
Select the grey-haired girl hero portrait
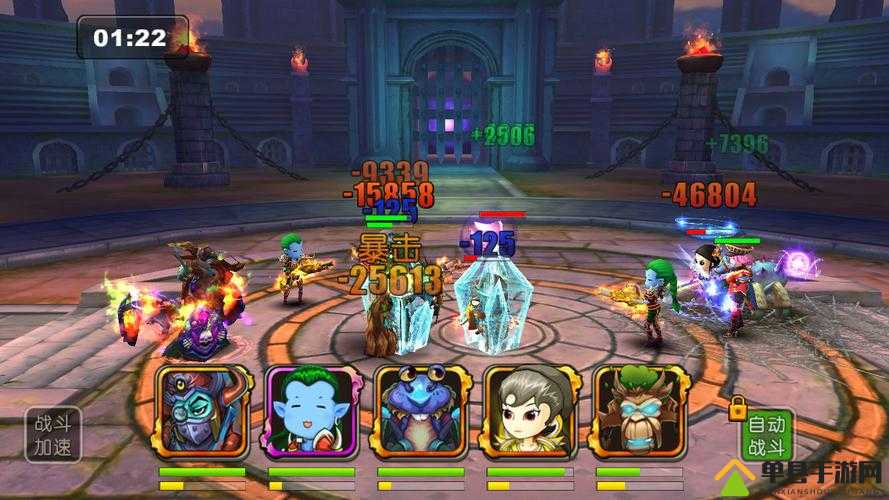pos(529,411)
